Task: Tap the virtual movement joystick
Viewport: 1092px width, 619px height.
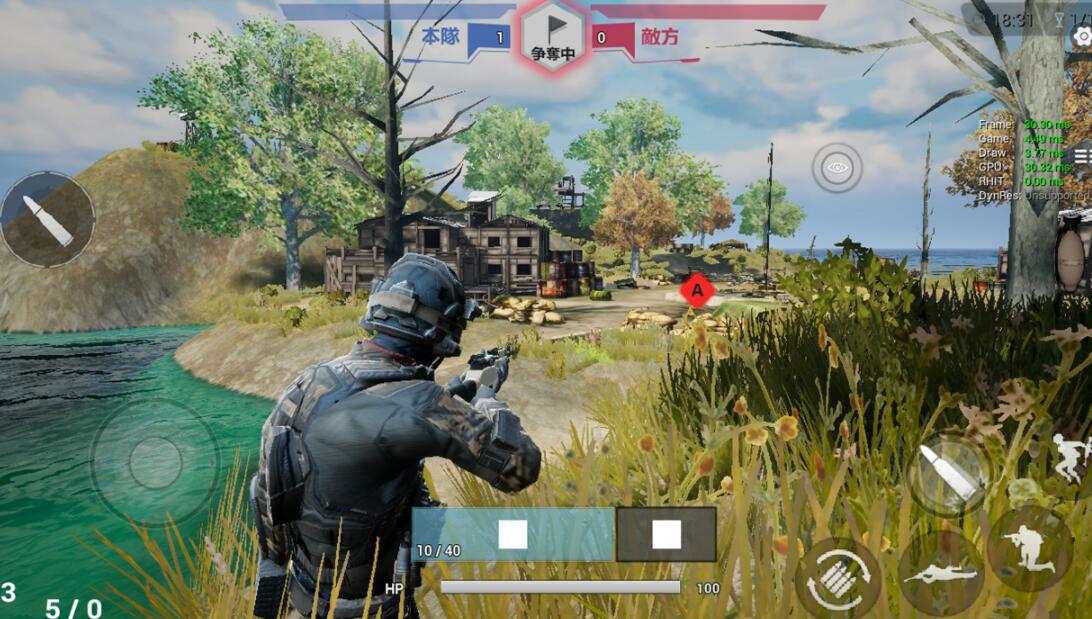Action: coord(155,464)
